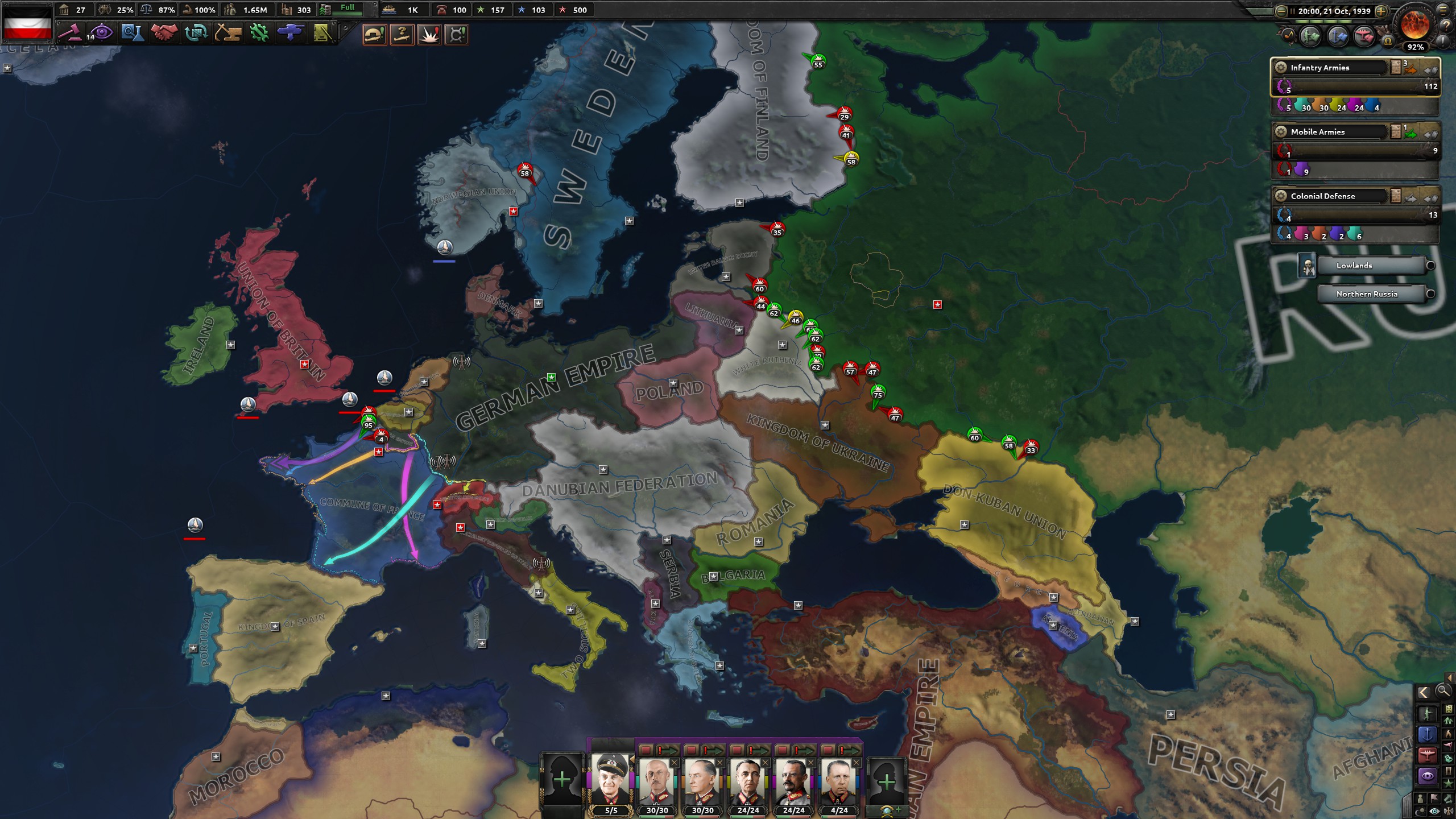The image size is (1456, 819).
Task: Increase game speed with the plus control
Action: (x=1381, y=12)
